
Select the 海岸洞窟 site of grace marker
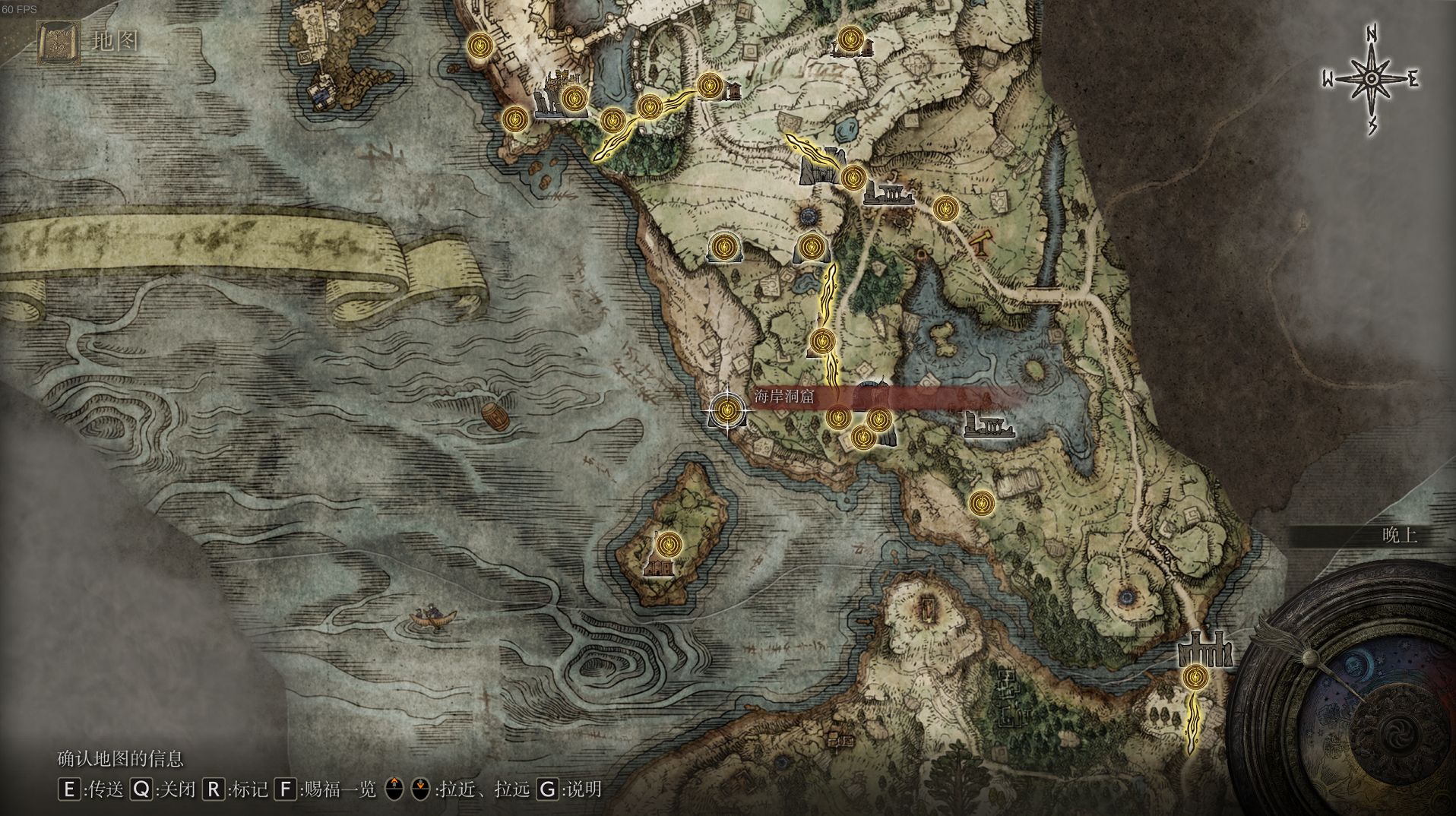tap(727, 410)
